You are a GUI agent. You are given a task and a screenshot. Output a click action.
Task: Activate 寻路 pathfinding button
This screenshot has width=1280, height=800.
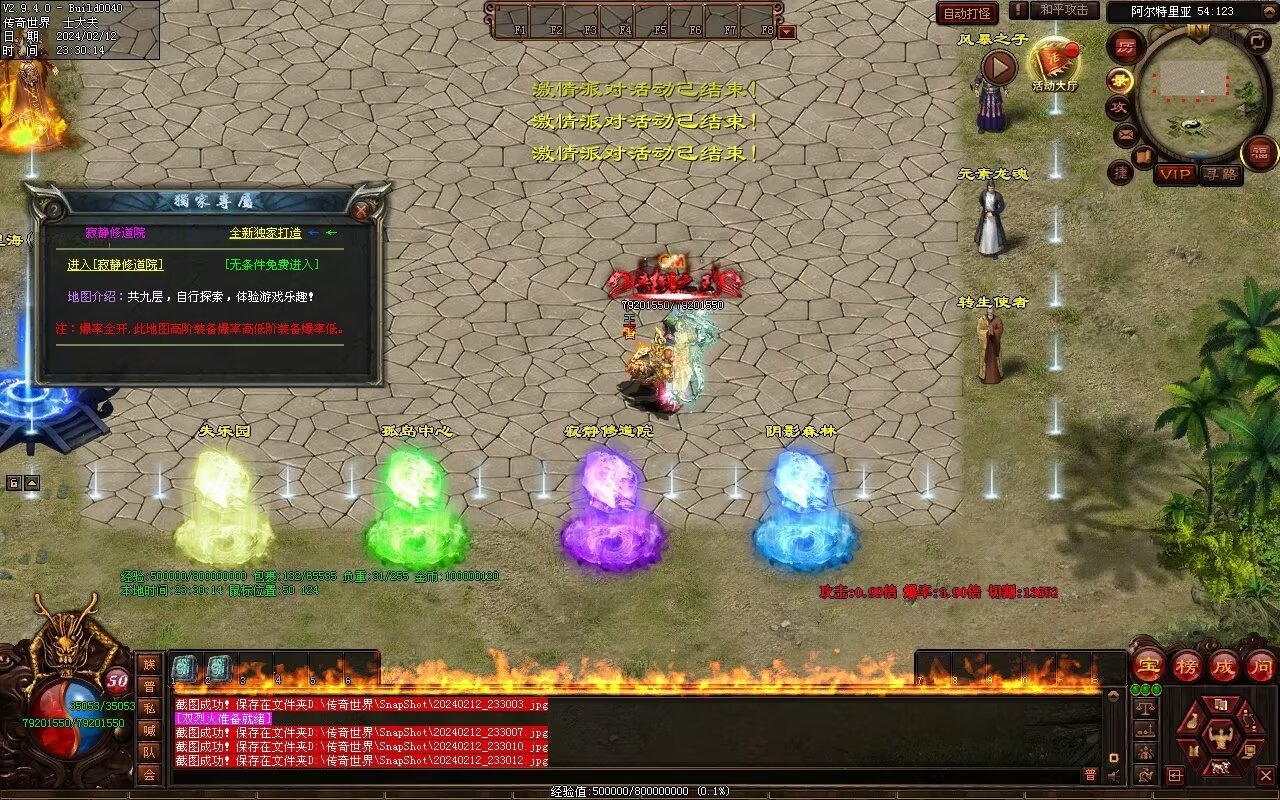(1219, 174)
